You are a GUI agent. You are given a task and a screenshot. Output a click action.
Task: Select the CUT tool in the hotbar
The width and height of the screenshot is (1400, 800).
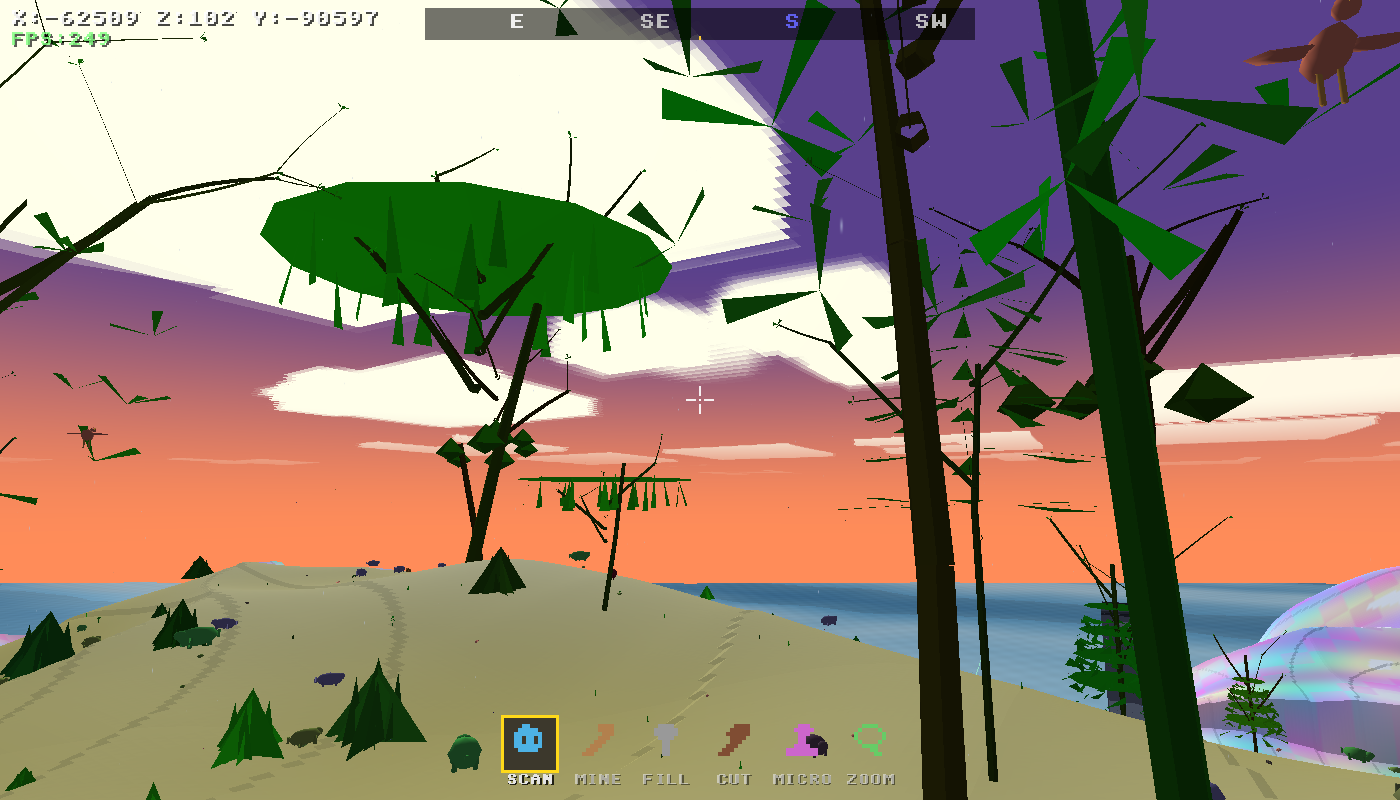[733, 740]
